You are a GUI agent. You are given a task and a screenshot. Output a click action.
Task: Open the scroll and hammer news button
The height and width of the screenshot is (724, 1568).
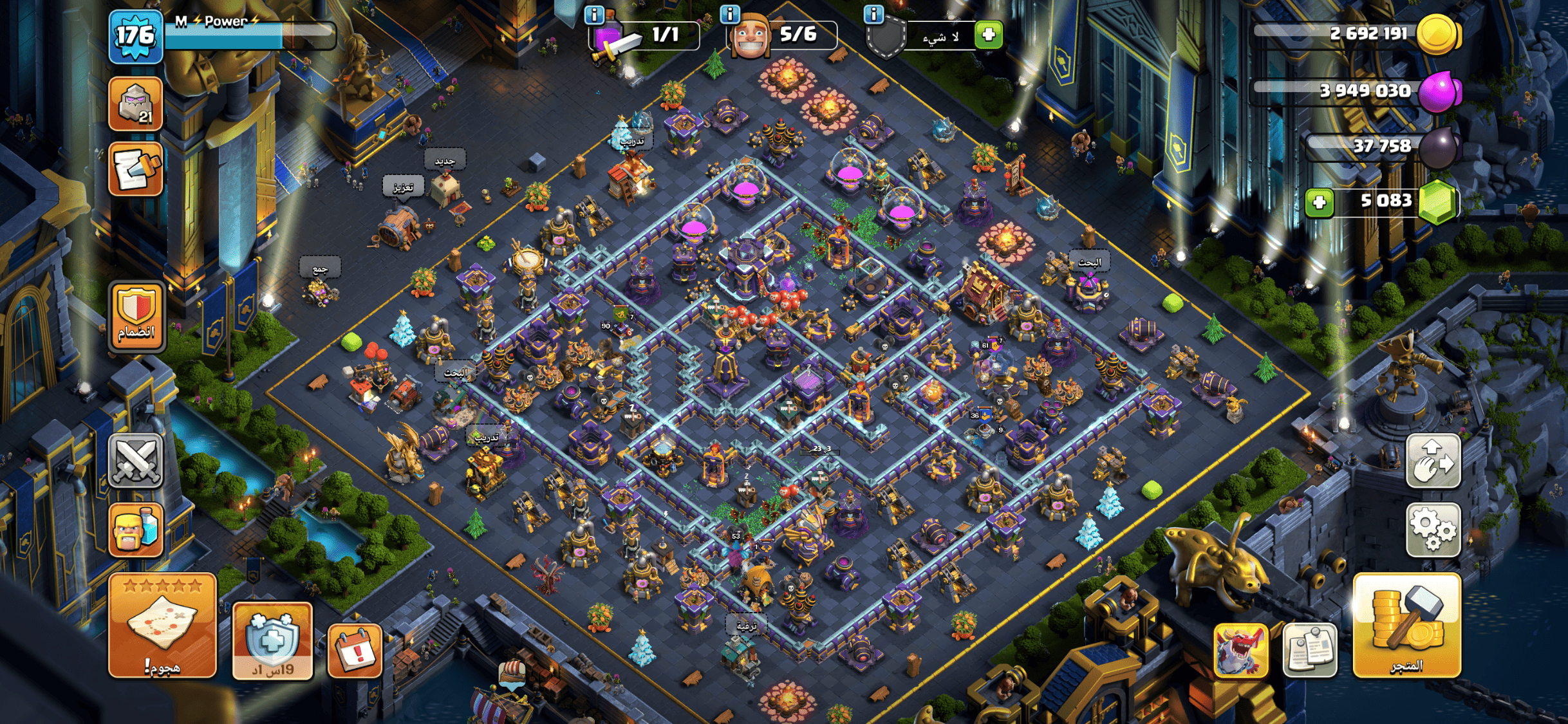coord(136,169)
